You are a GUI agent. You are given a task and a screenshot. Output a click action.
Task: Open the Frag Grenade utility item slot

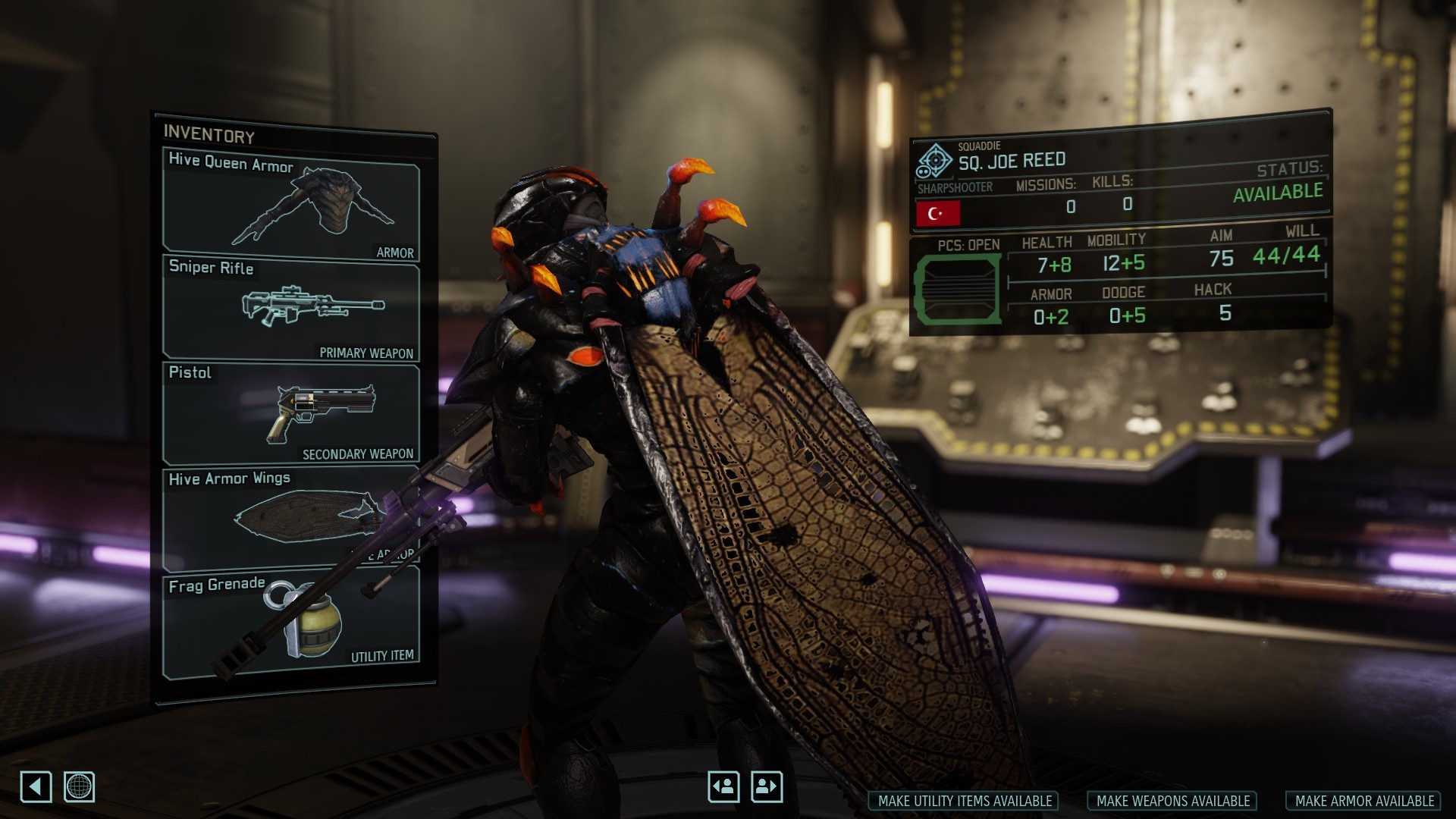coord(291,623)
